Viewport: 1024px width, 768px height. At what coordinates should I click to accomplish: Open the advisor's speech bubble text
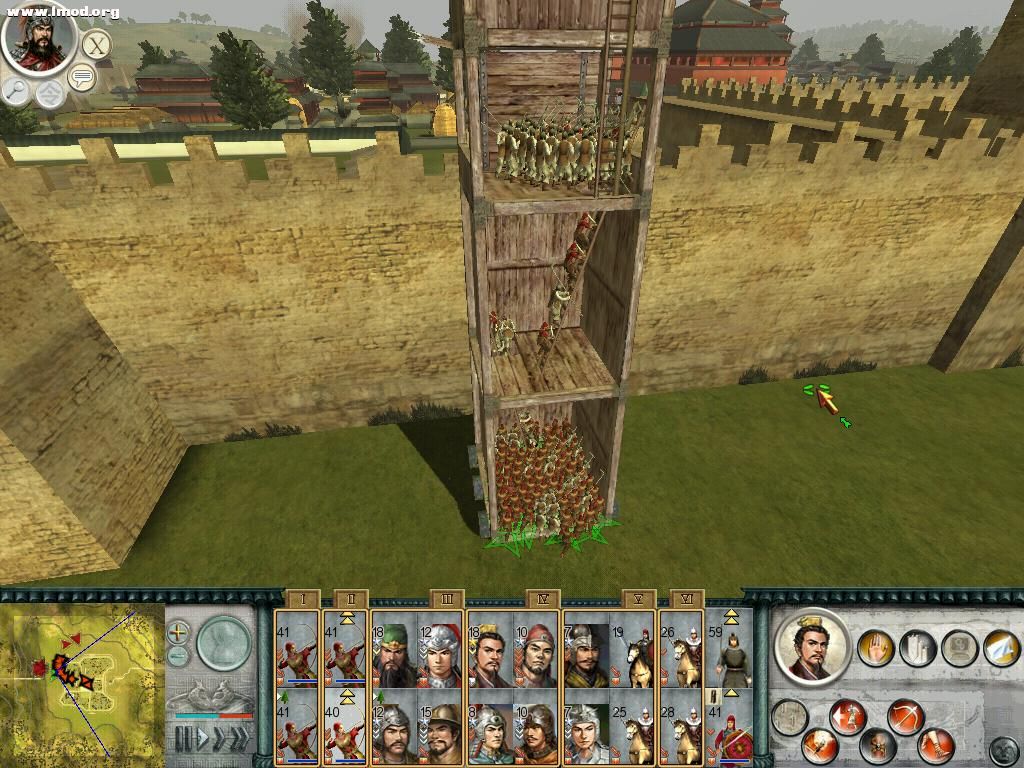(x=81, y=78)
